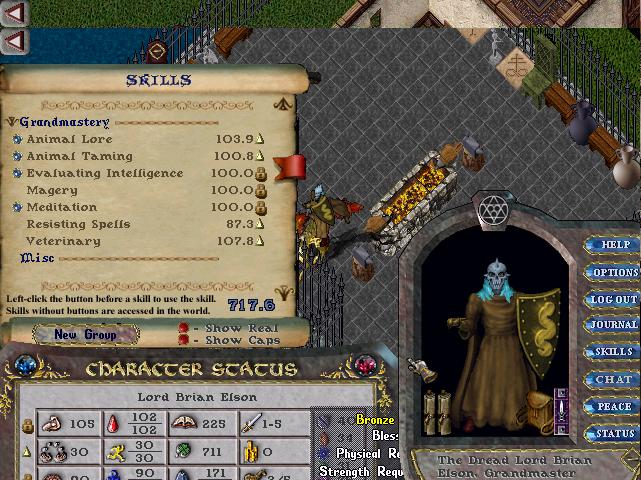641x480 pixels.
Task: Click the Magery skill lock icon
Action: (x=260, y=191)
